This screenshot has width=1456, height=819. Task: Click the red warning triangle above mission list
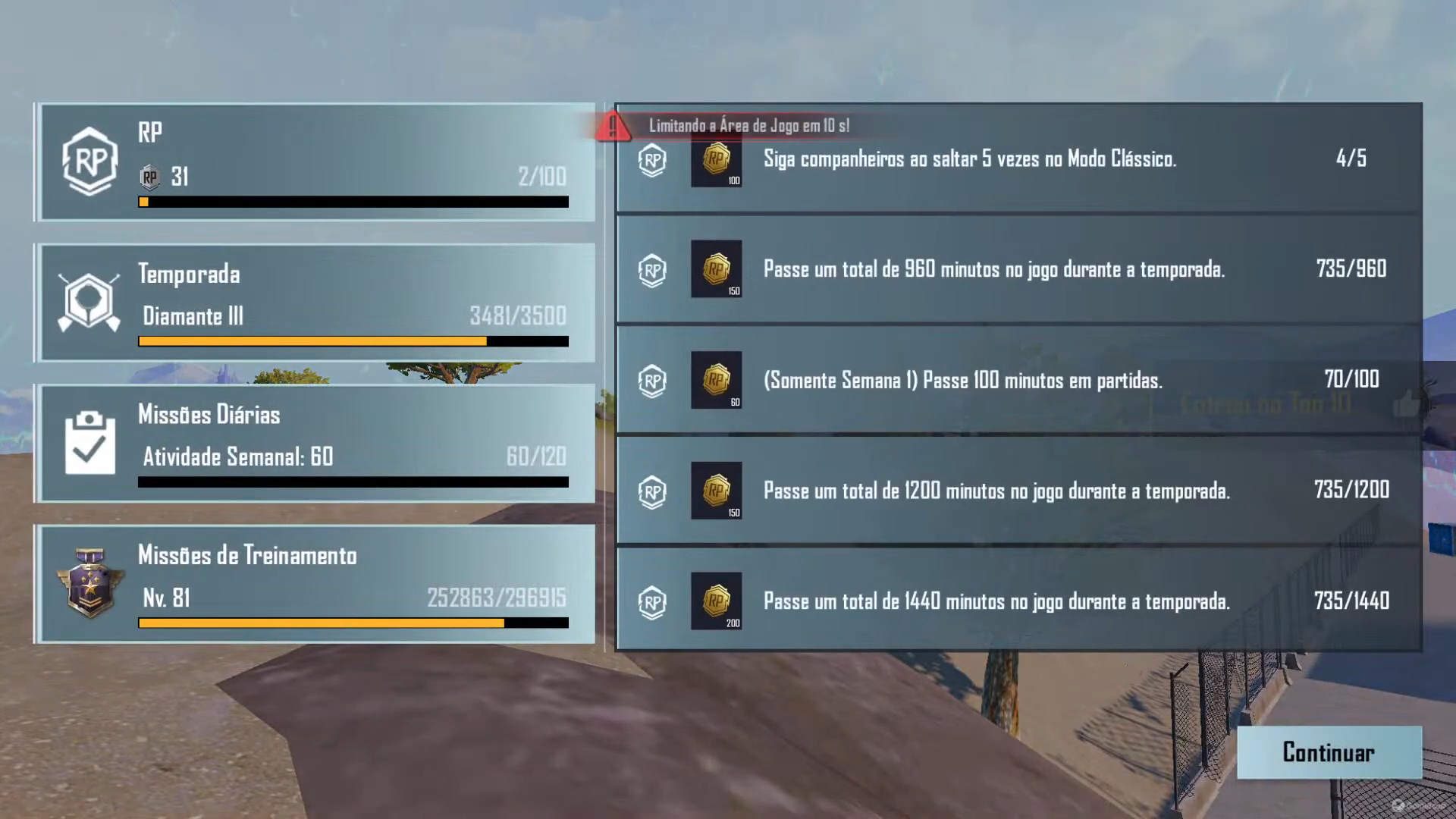click(x=613, y=126)
